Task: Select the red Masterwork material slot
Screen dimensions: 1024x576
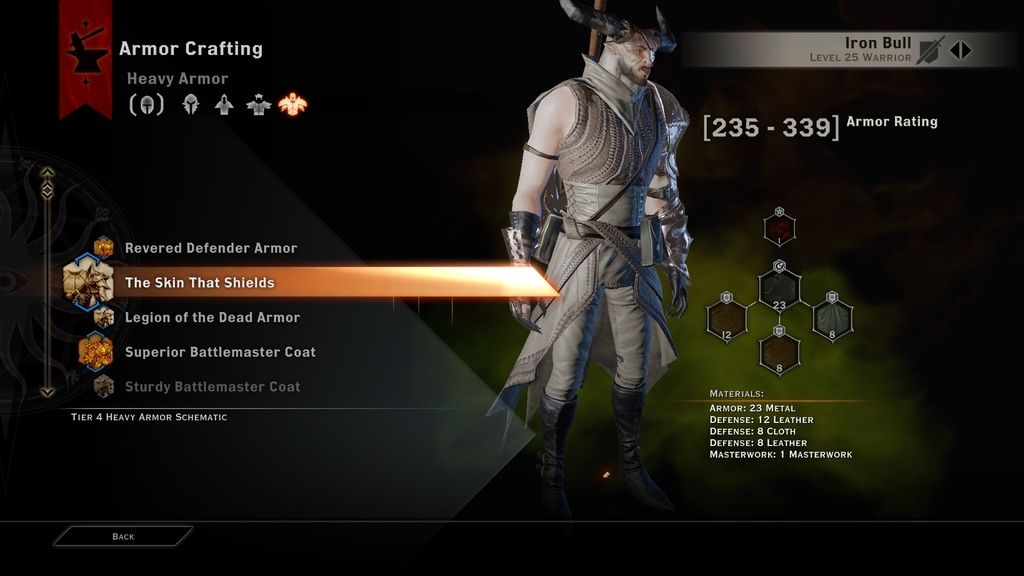Action: click(x=779, y=229)
